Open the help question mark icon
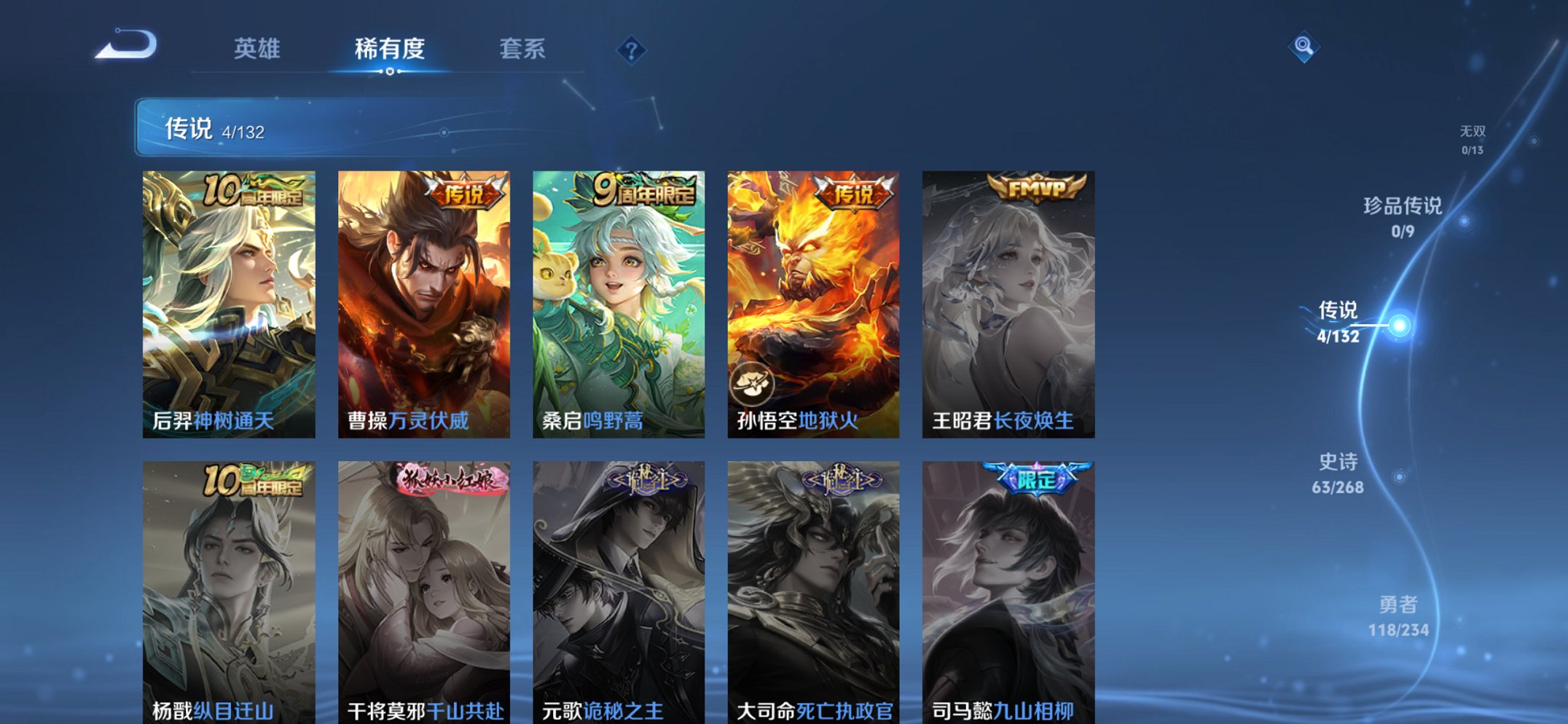This screenshot has width=1568, height=724. tap(631, 50)
